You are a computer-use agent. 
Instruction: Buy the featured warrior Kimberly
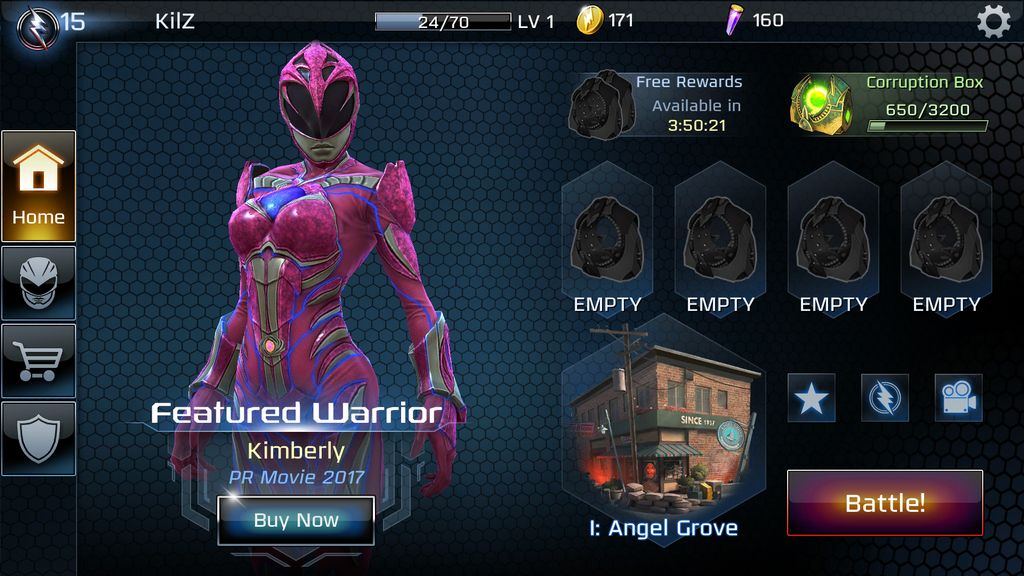pos(296,520)
